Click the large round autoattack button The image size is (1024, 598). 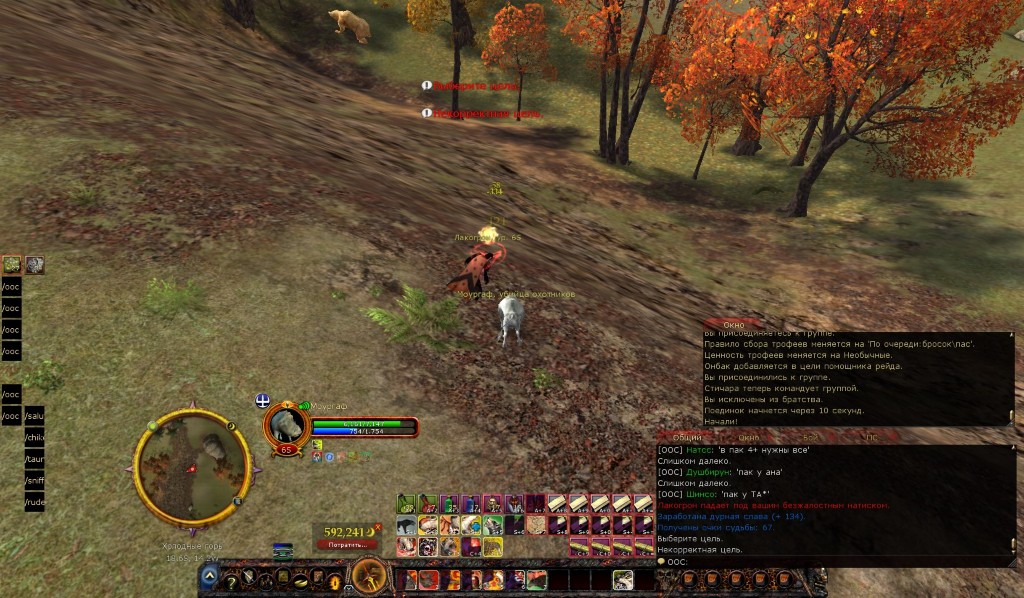coord(371,576)
